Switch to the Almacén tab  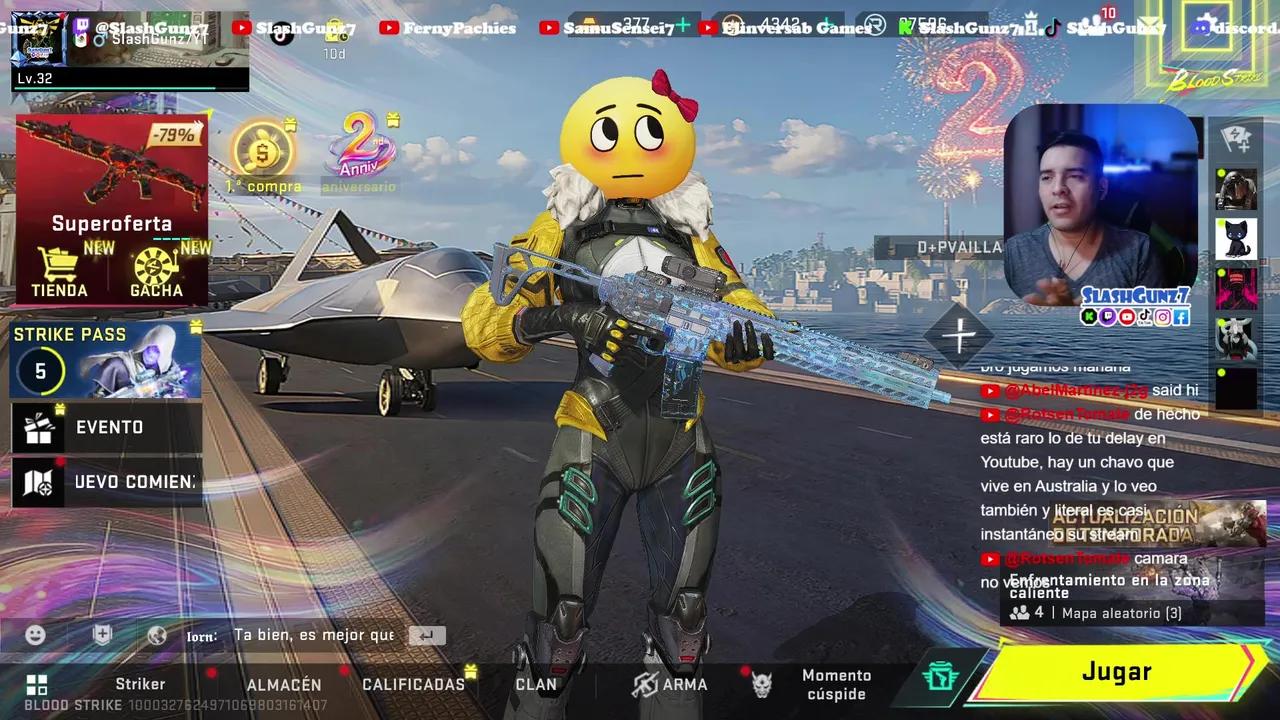[x=283, y=685]
